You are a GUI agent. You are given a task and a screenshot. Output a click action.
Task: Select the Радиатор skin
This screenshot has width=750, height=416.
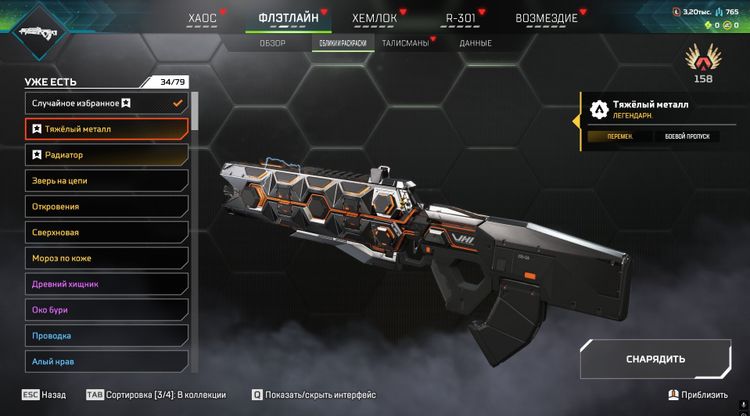tap(106, 155)
